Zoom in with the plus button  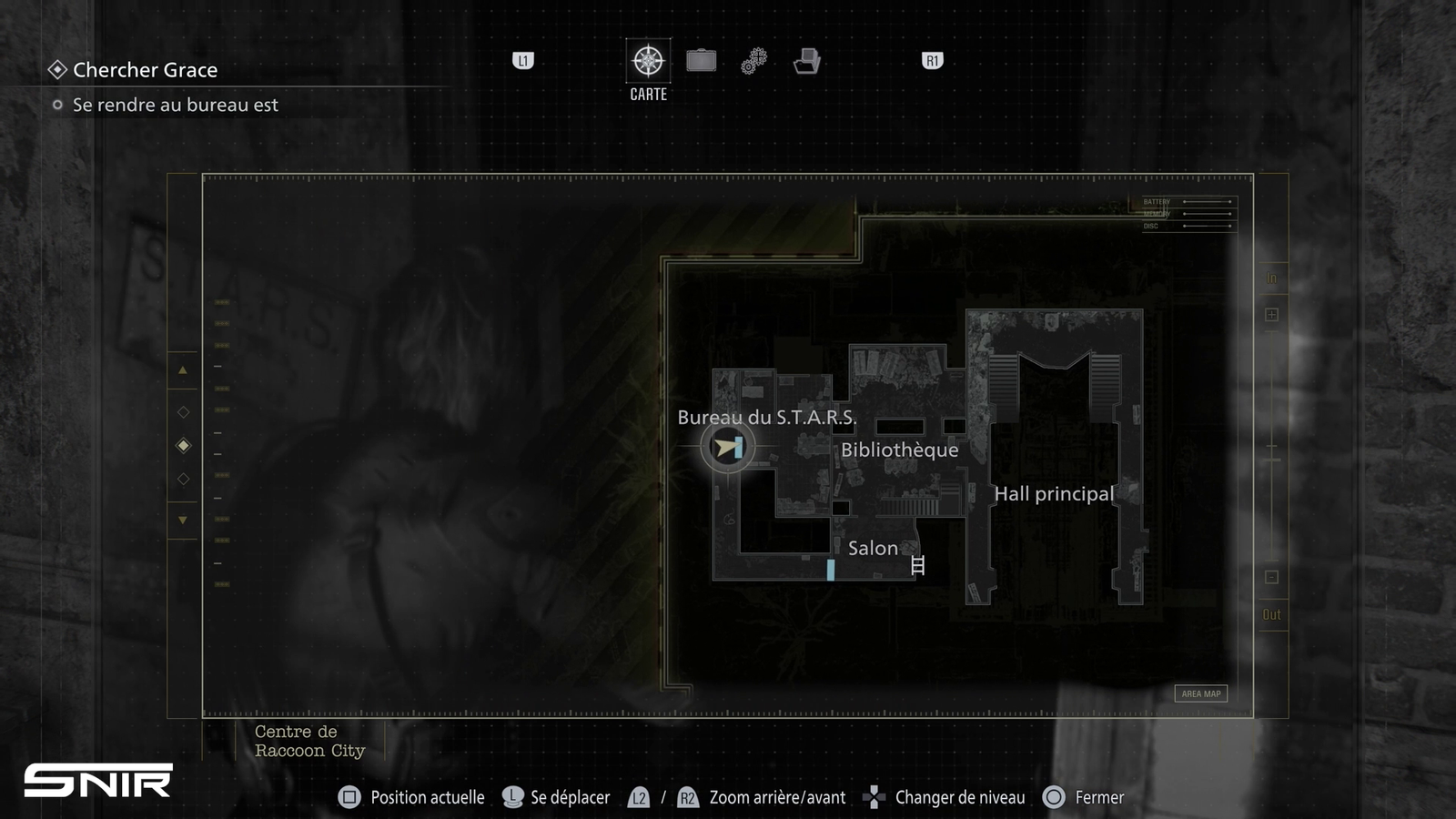point(1271,315)
